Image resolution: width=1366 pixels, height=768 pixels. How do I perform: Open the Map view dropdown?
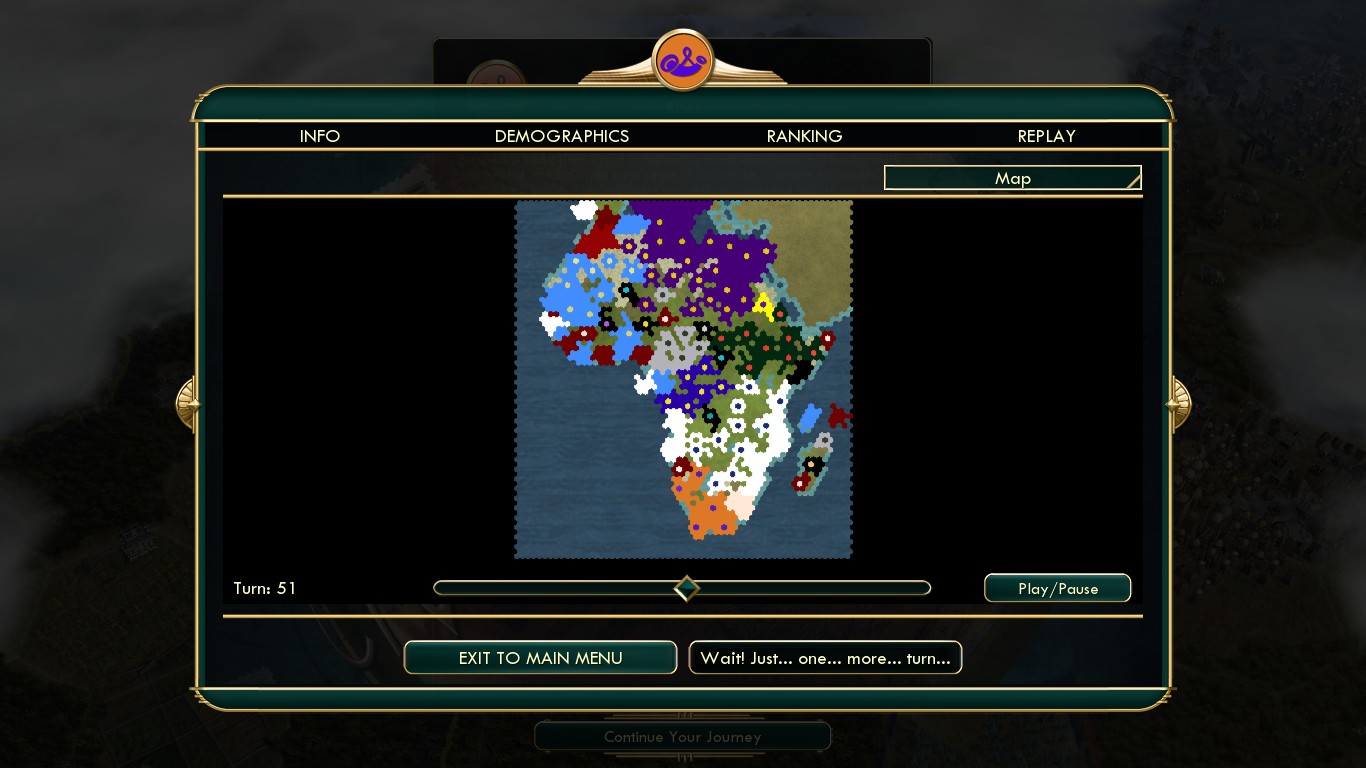click(x=1012, y=178)
